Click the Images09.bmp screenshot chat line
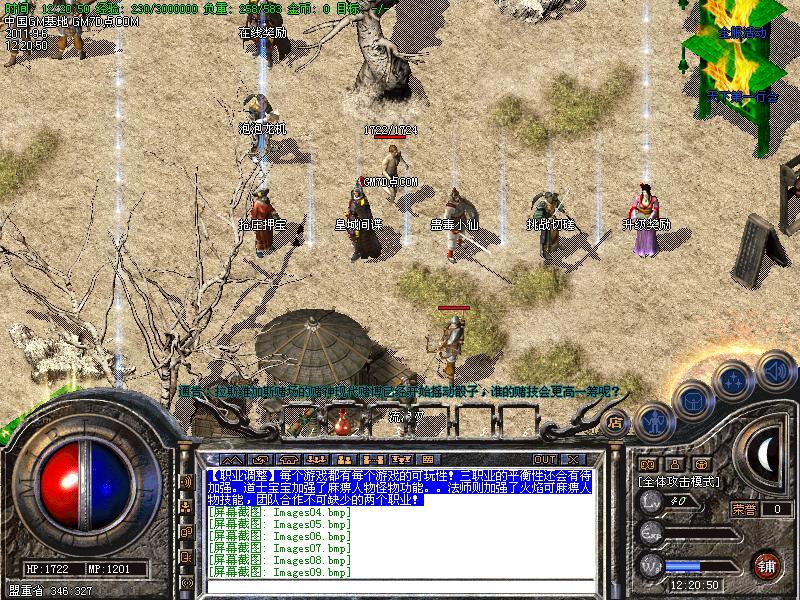This screenshot has width=800, height=600. (x=280, y=573)
